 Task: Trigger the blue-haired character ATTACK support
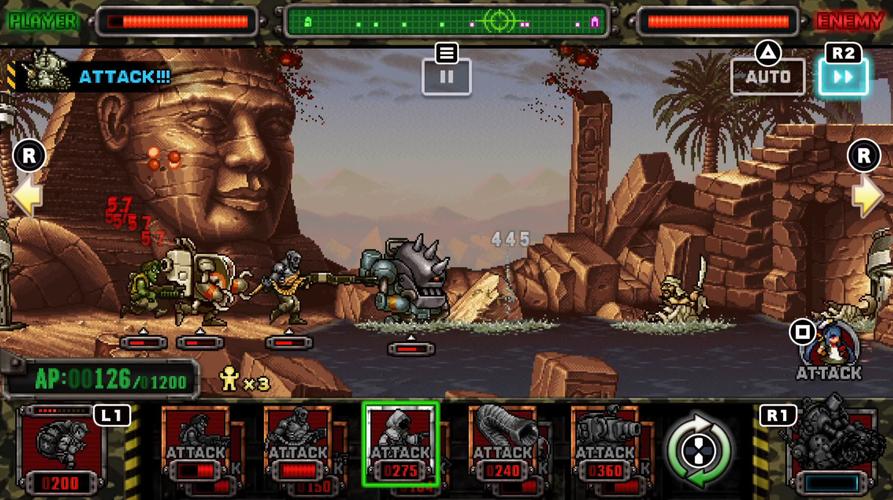click(x=829, y=347)
